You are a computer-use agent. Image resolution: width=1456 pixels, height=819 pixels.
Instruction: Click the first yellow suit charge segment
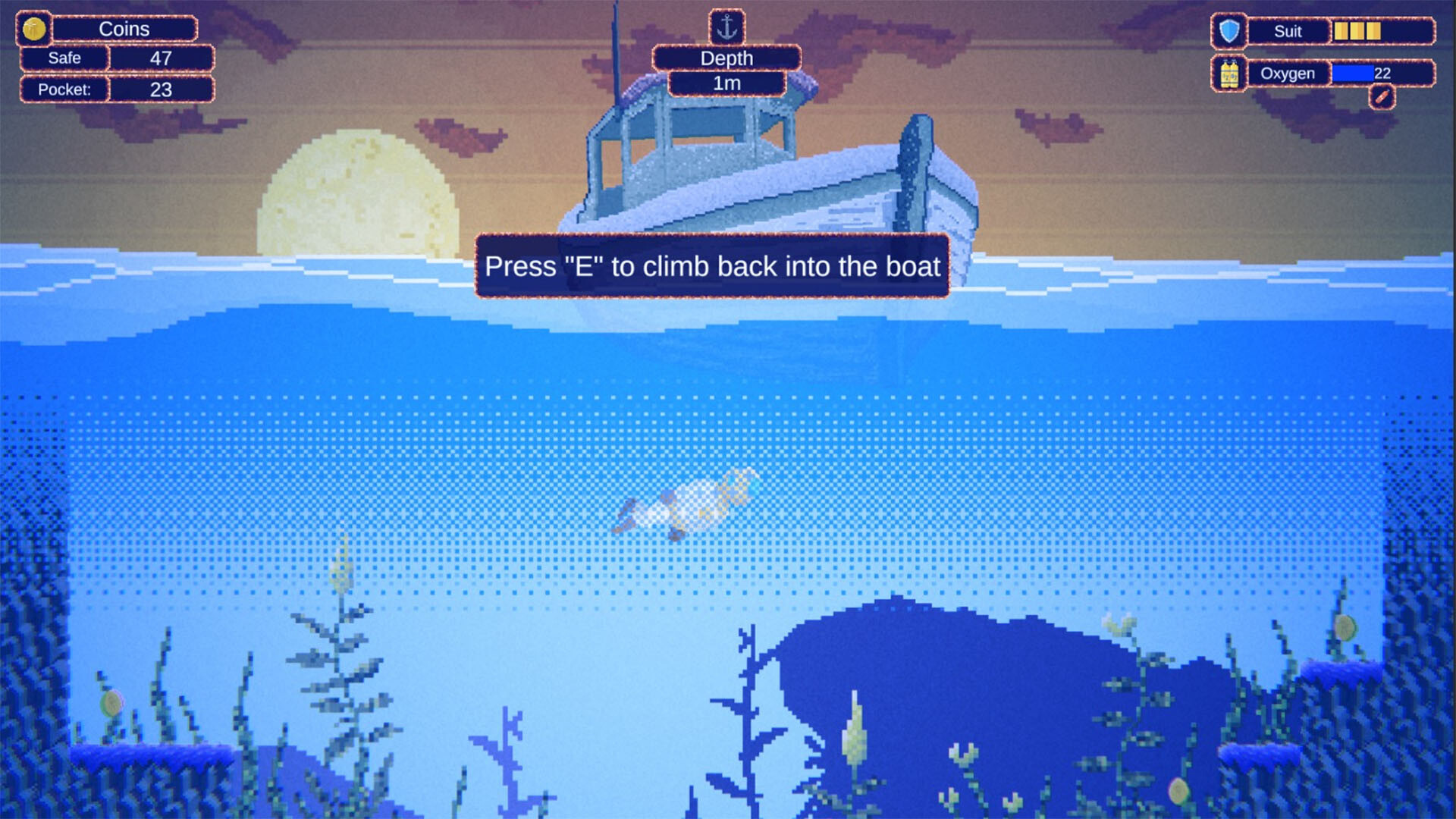1341,31
